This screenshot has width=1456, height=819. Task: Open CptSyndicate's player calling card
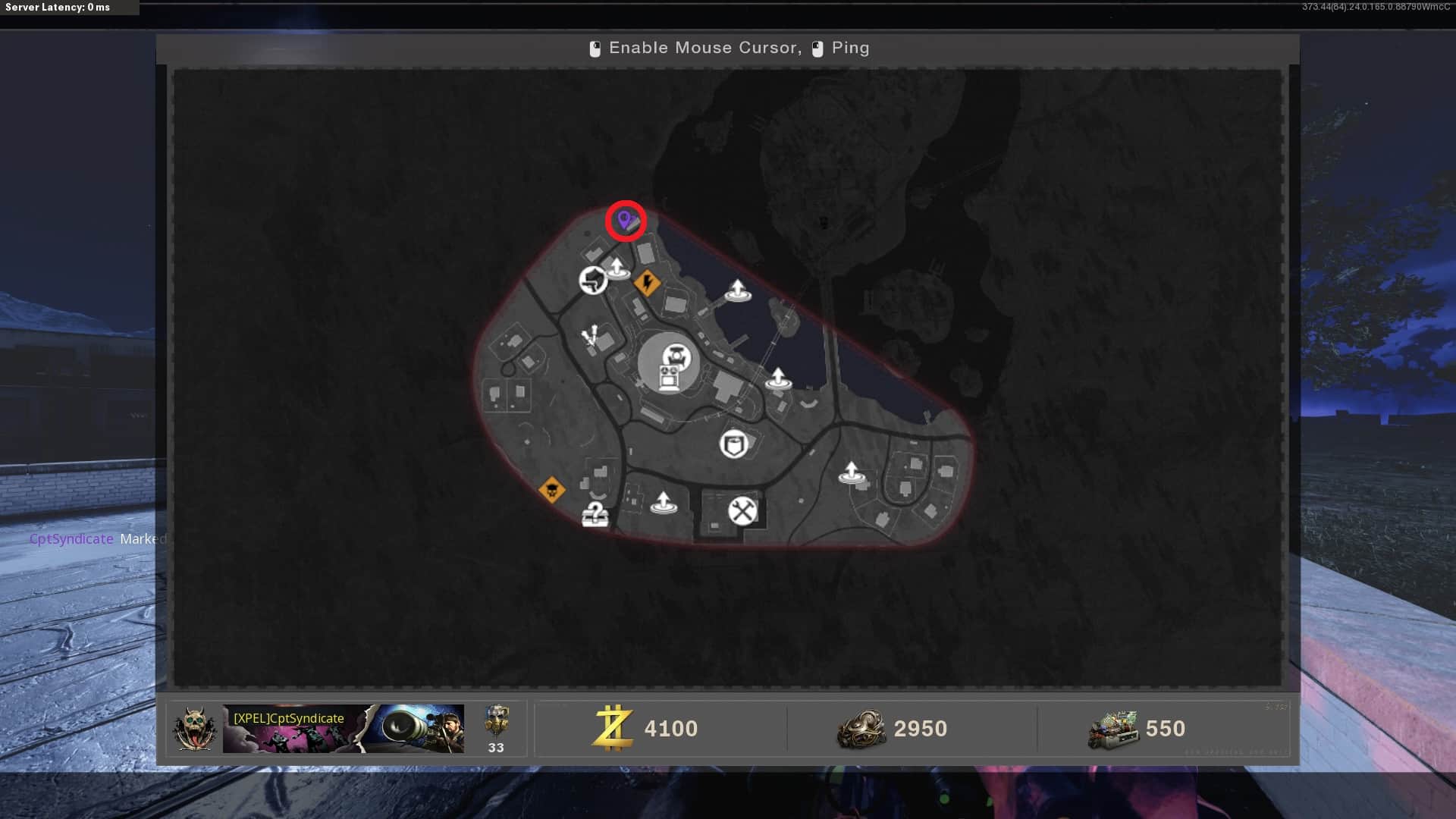(x=343, y=729)
